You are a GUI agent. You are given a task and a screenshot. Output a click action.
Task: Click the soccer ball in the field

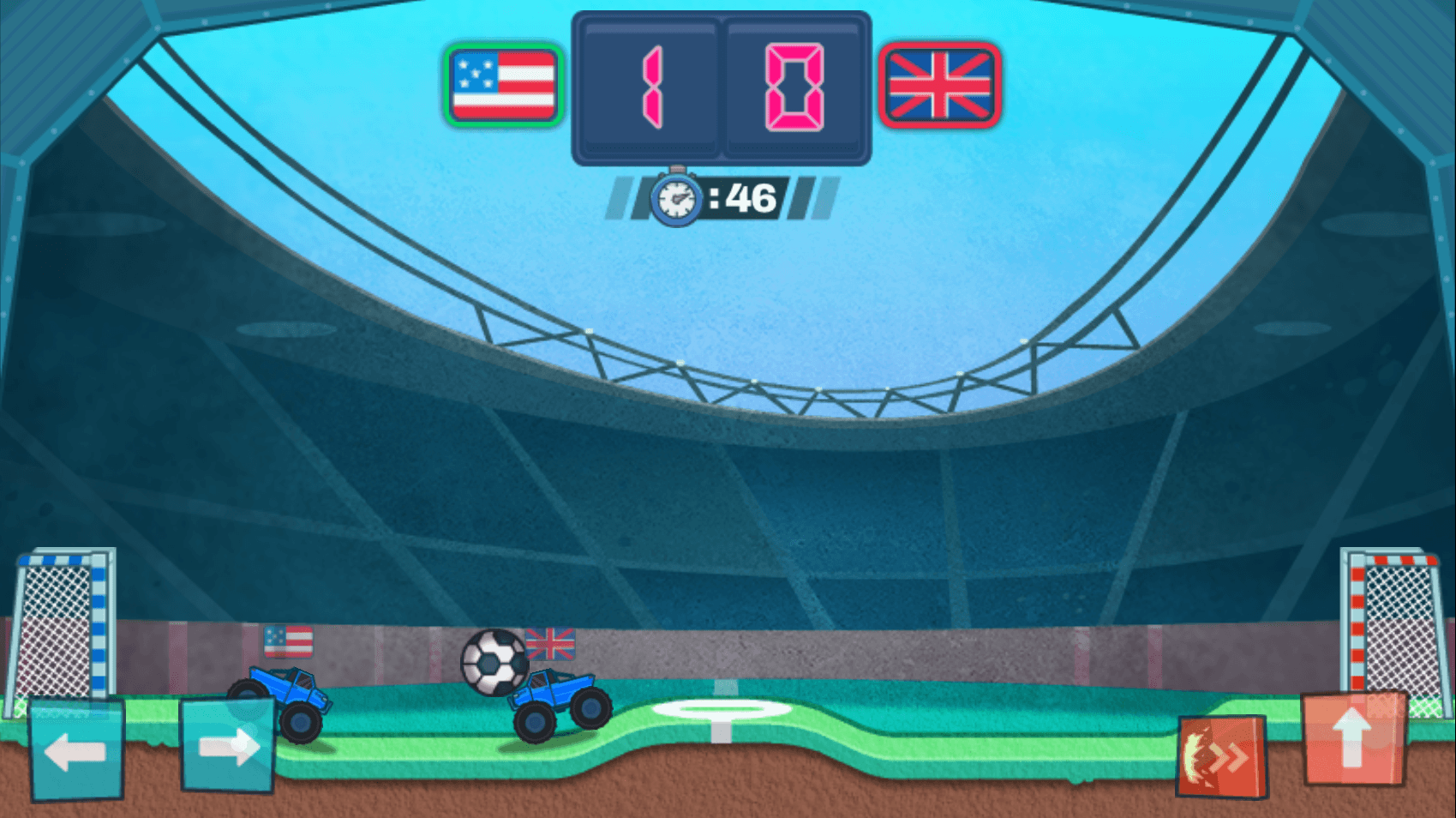click(492, 665)
